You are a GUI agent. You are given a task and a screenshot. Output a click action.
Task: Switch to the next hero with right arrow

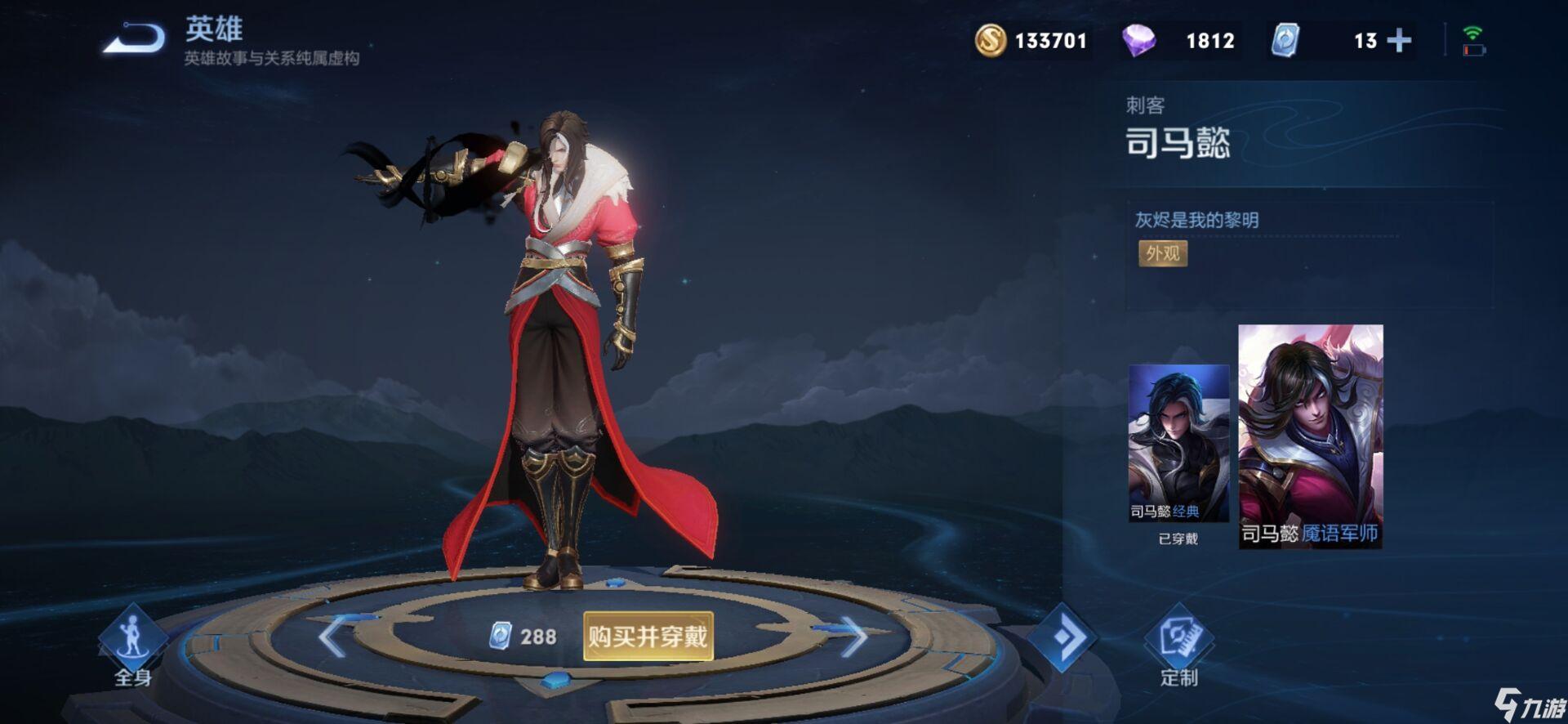(x=853, y=636)
